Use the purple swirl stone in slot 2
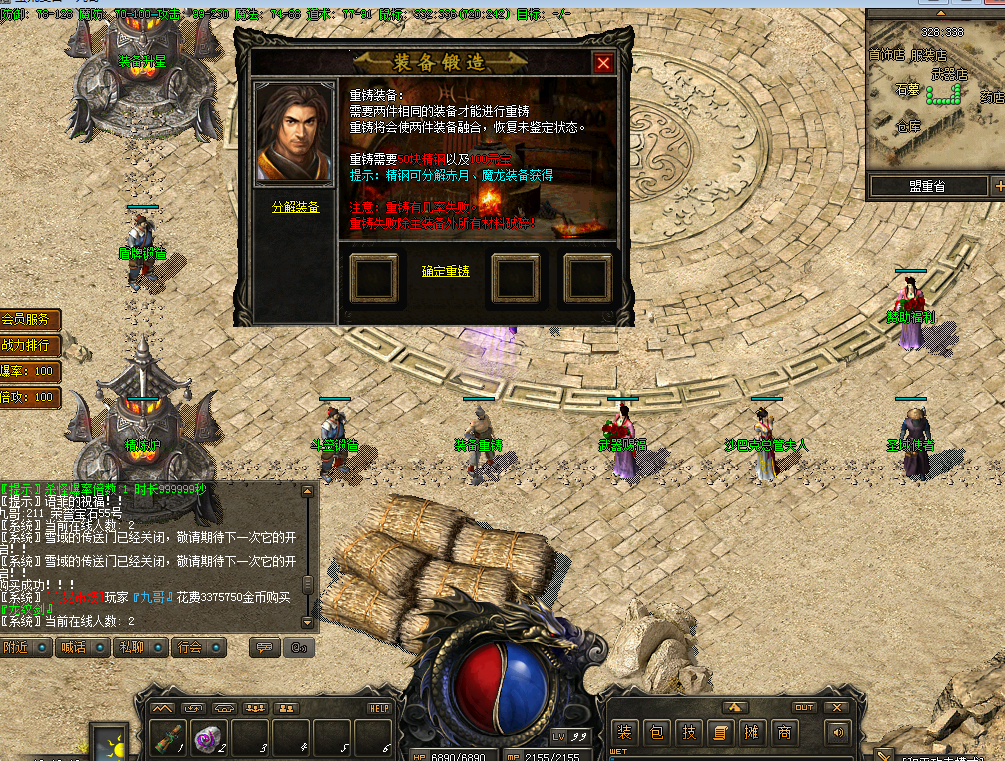1005x761 pixels. (x=208, y=738)
